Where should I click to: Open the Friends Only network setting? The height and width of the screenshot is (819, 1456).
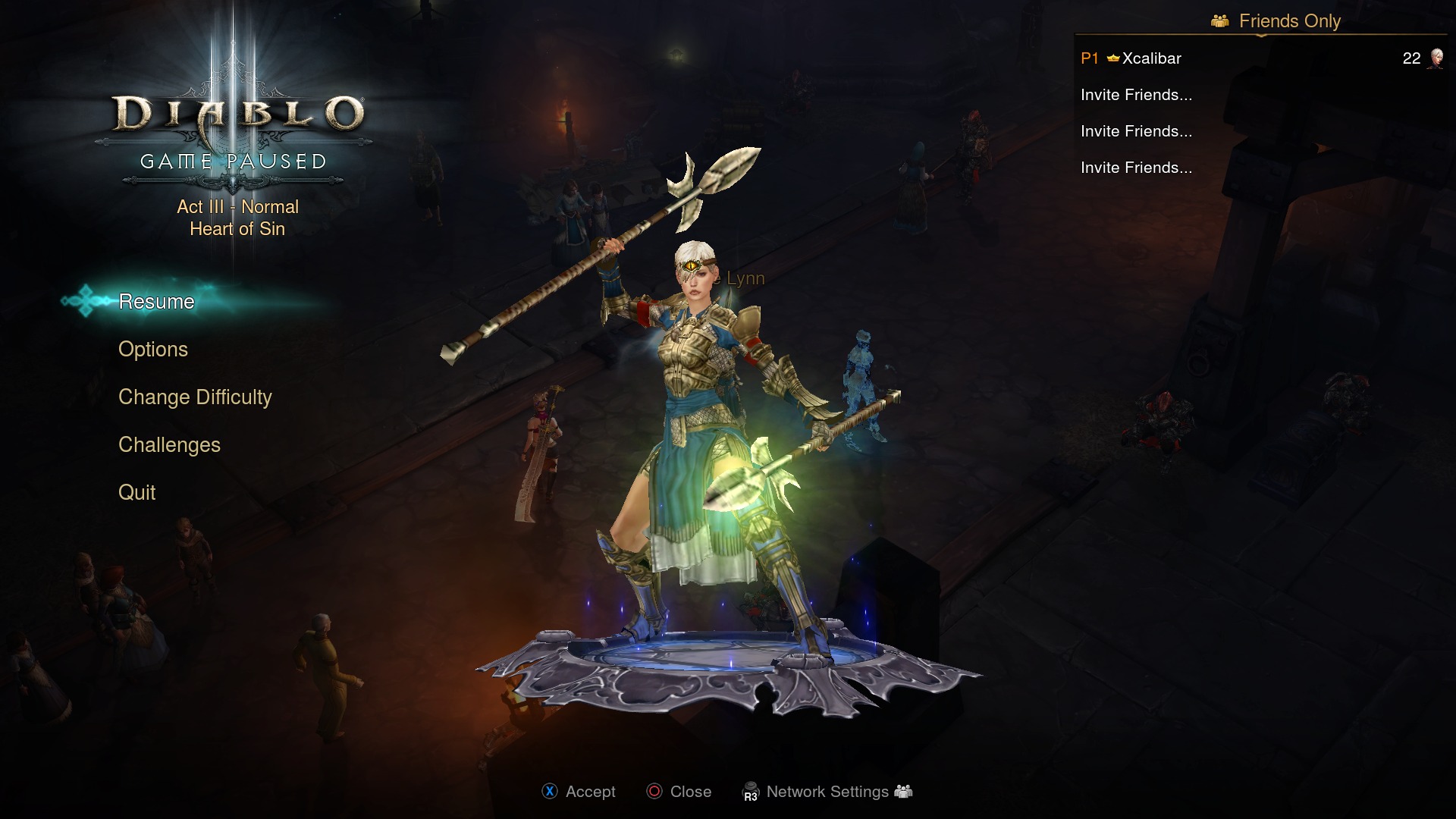[x=1288, y=21]
